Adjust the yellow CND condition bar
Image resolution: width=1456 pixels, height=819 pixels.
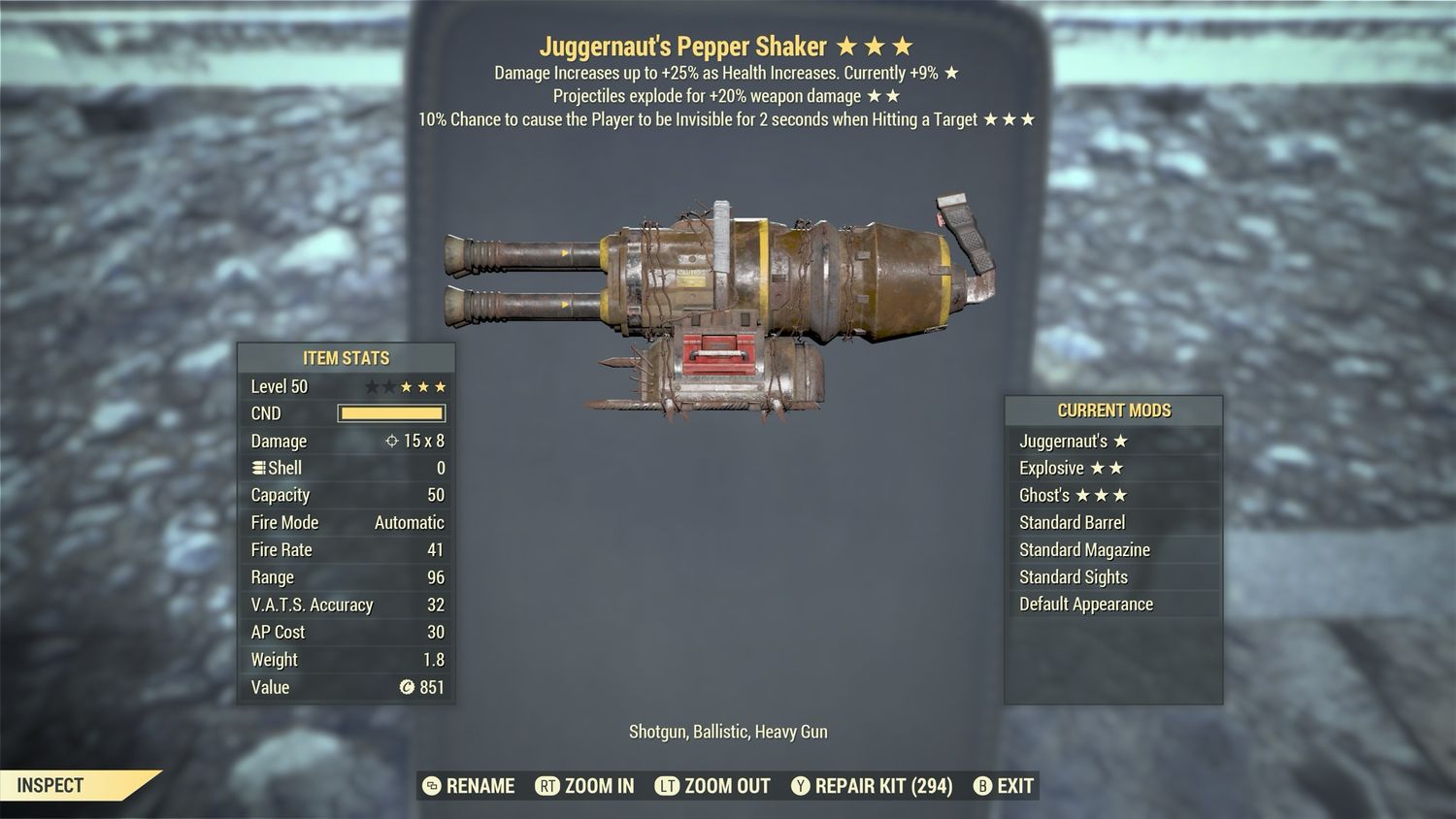pos(391,413)
